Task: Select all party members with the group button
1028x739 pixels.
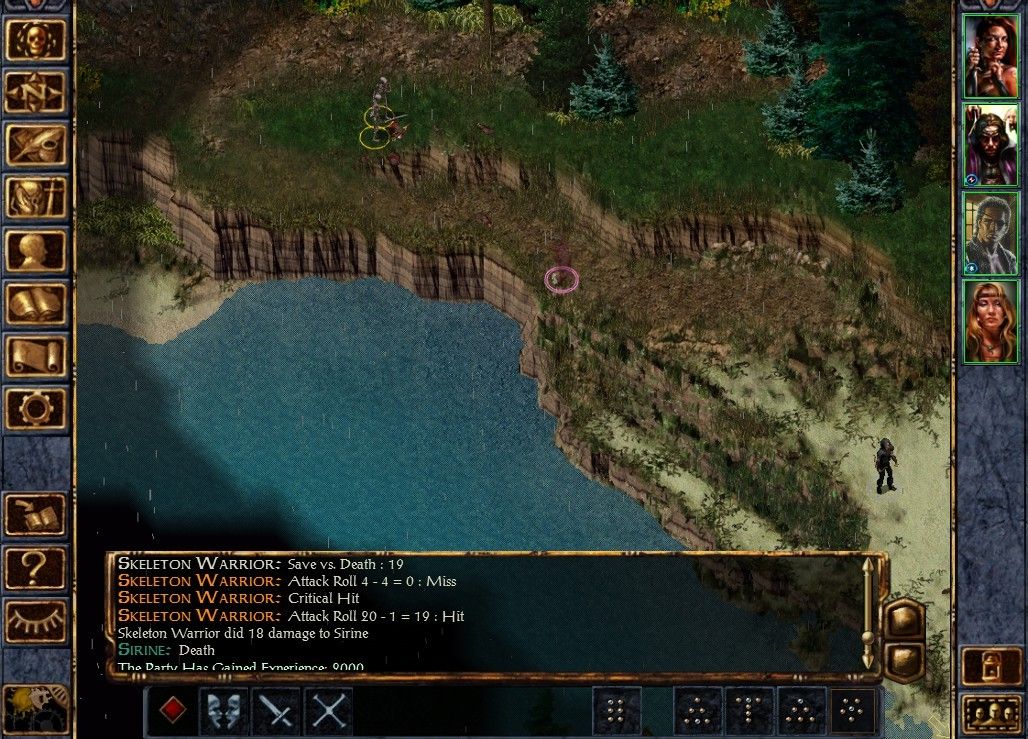Action: (x=990, y=714)
